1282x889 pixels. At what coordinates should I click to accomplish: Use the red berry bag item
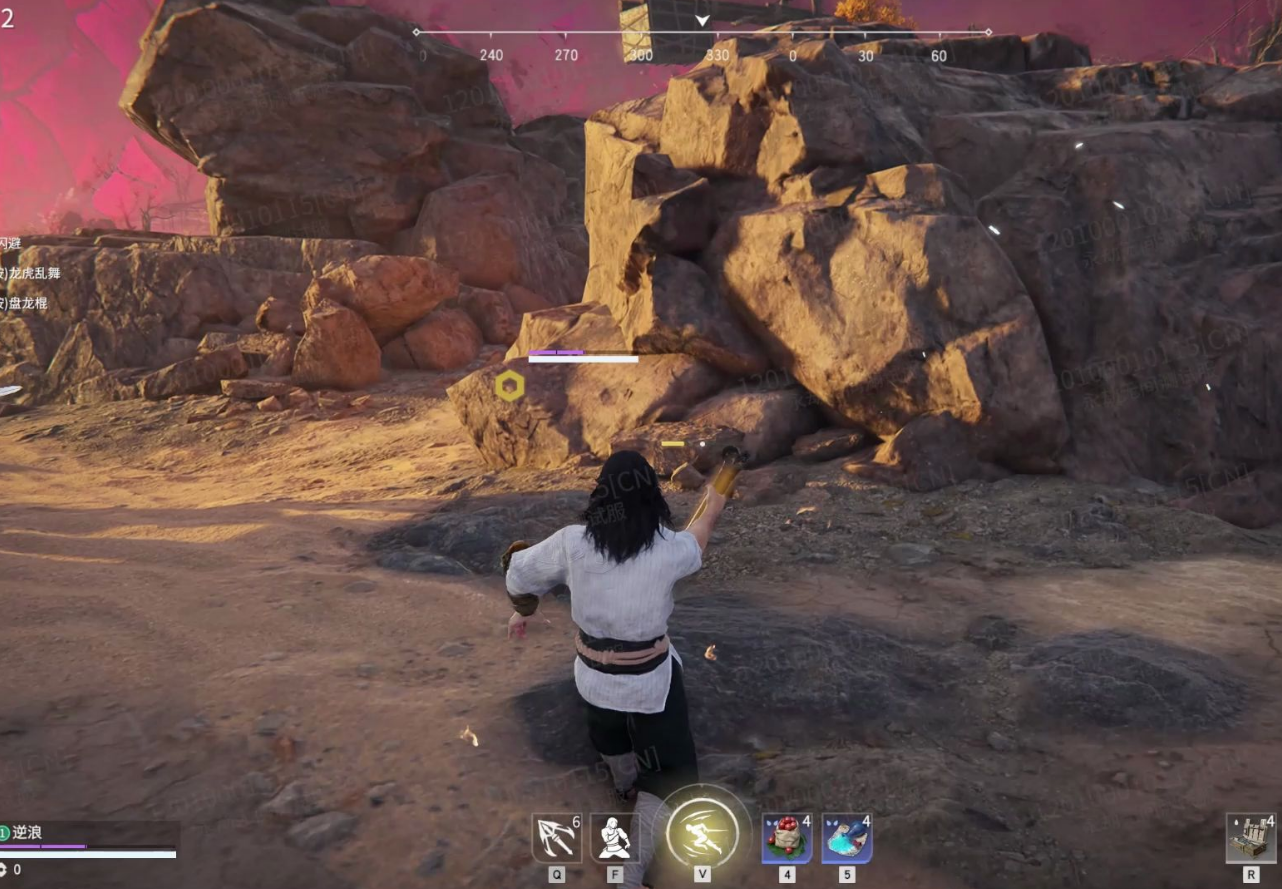[787, 838]
